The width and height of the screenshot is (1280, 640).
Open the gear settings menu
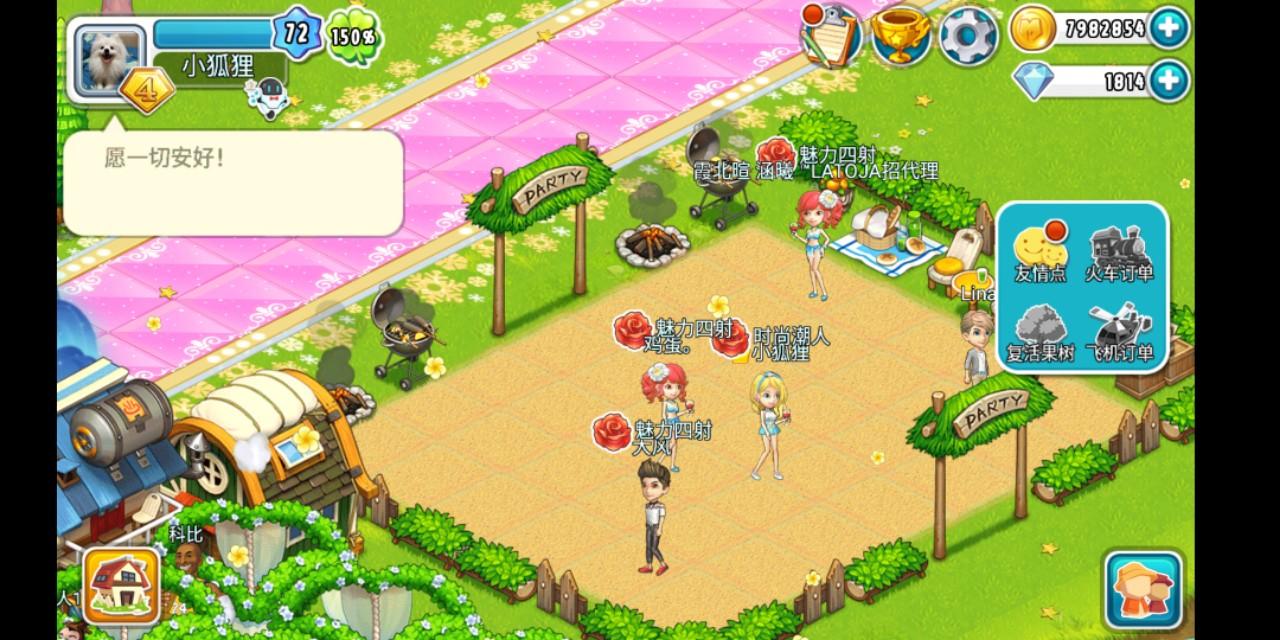click(968, 35)
